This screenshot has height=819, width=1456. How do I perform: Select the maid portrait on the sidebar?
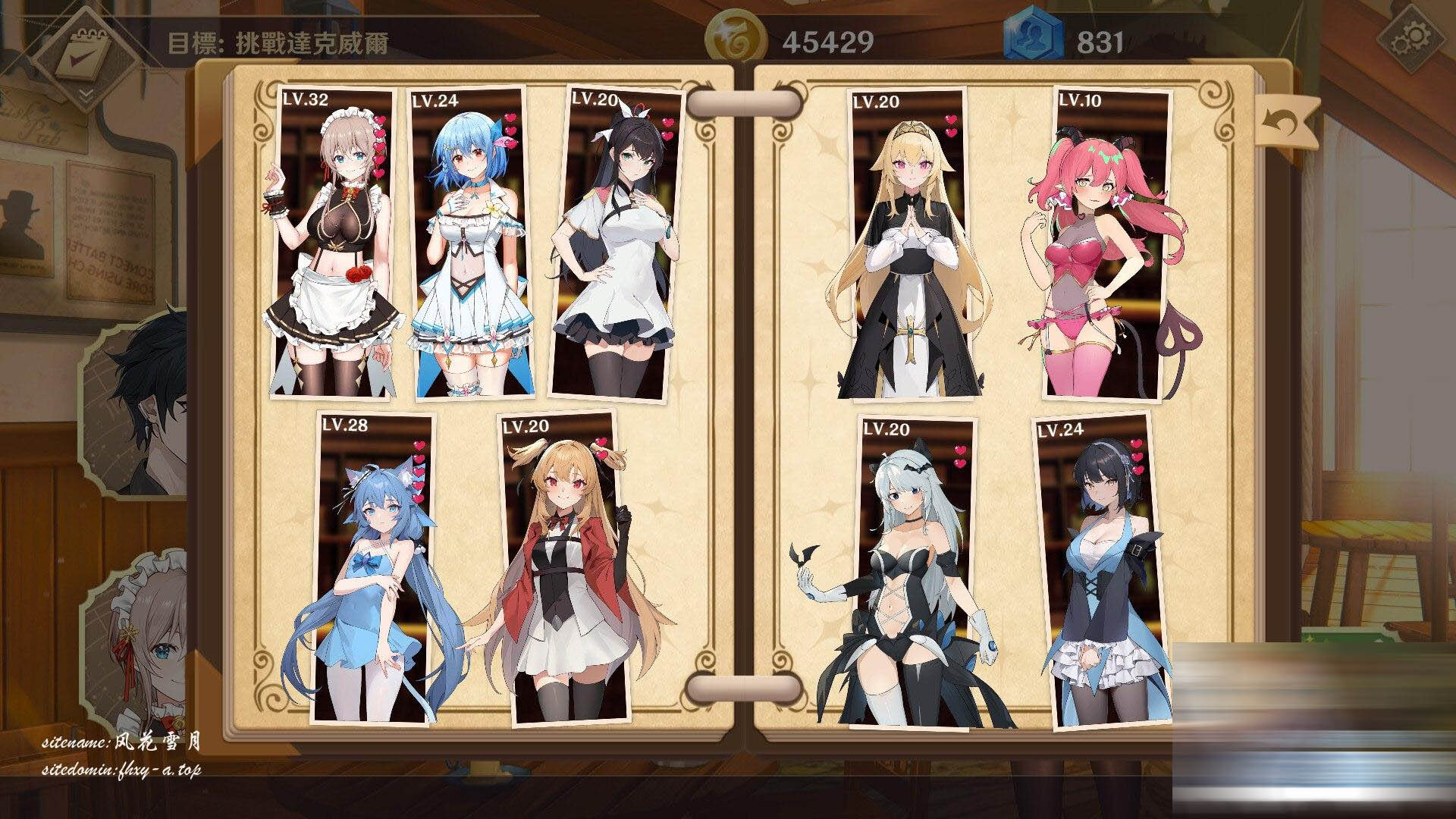[144, 645]
